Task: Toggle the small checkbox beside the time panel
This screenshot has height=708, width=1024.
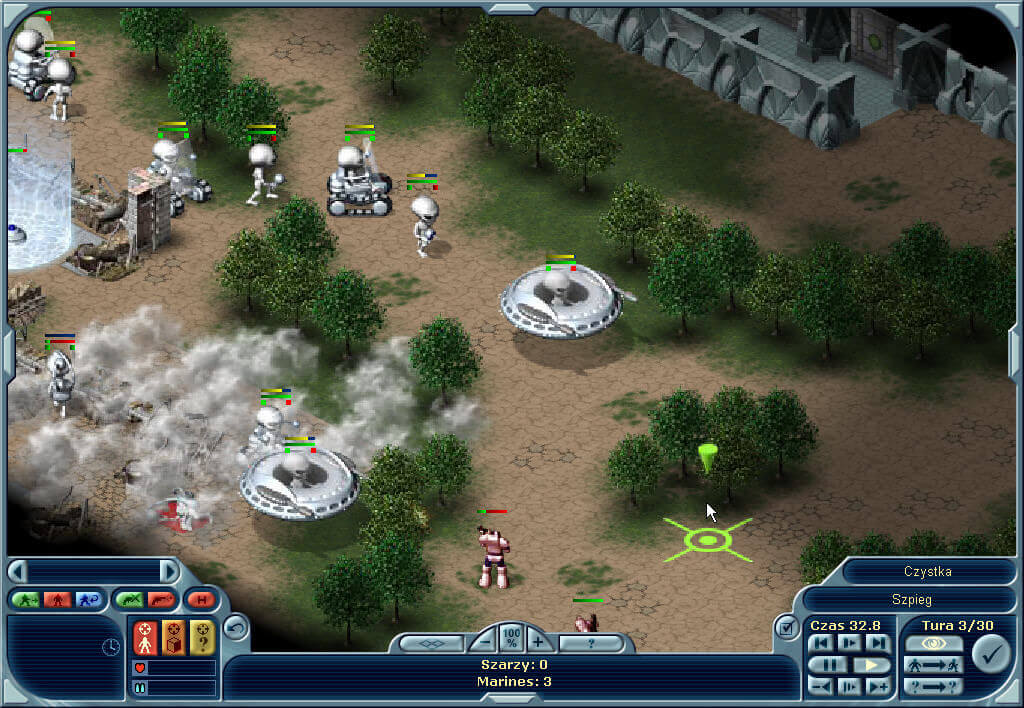Action: (785, 627)
